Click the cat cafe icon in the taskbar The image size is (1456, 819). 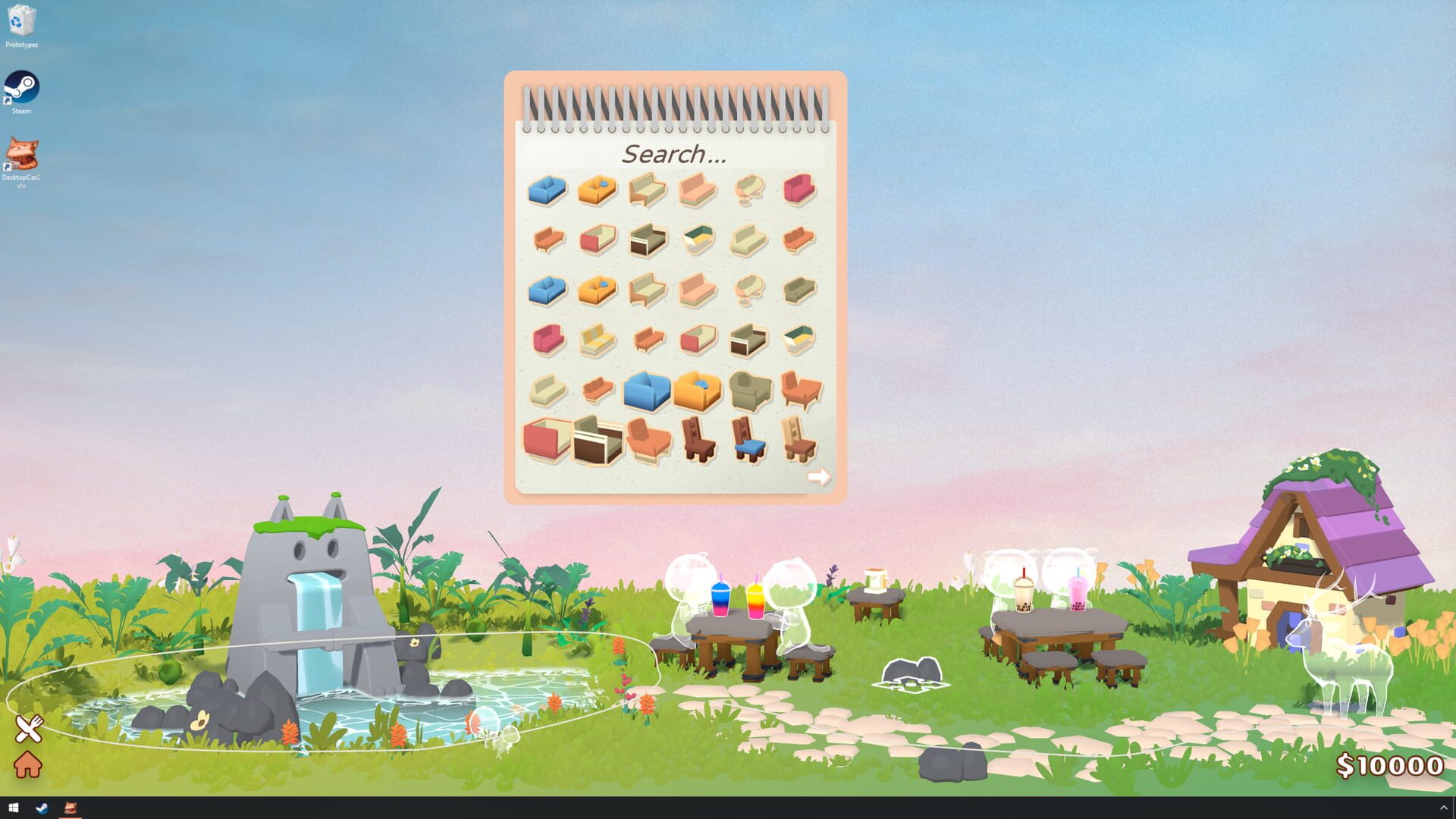72,808
